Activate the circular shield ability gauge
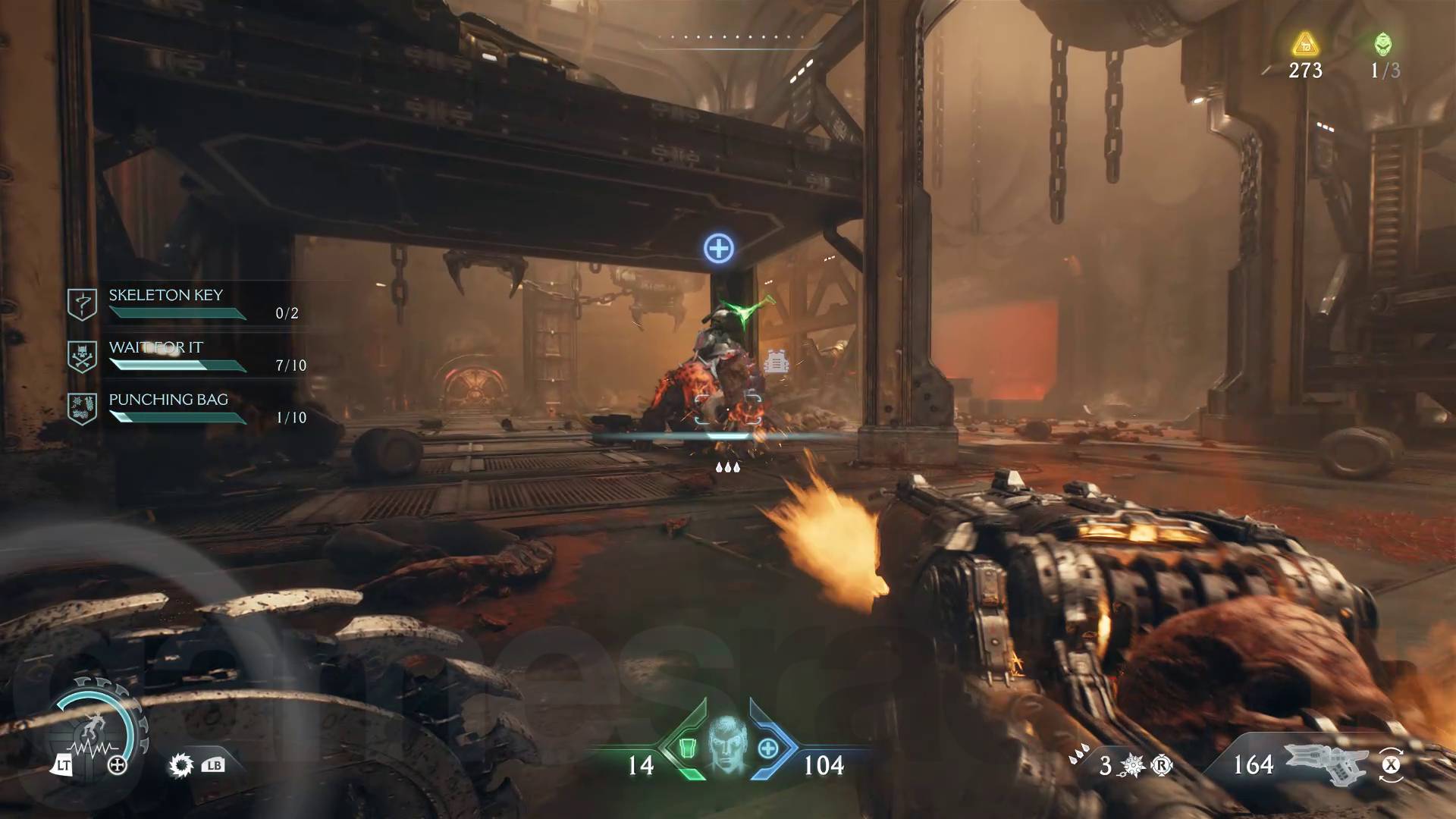Viewport: 1456px width, 819px height. 96,730
